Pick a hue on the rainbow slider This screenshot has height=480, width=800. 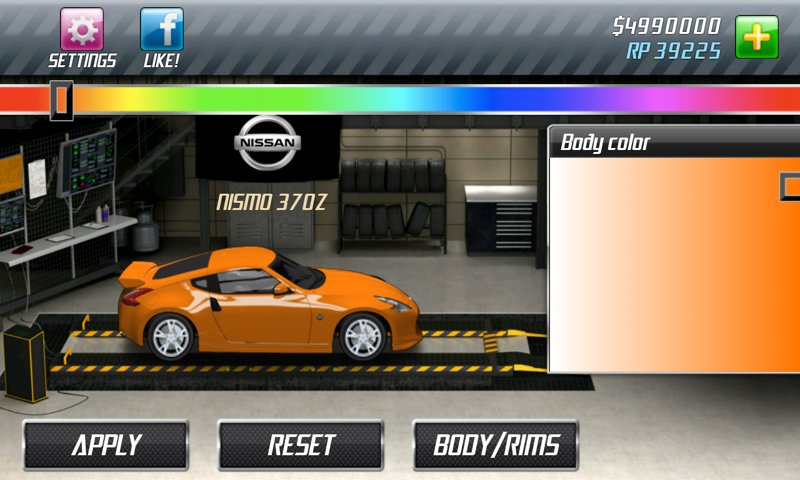[400, 99]
